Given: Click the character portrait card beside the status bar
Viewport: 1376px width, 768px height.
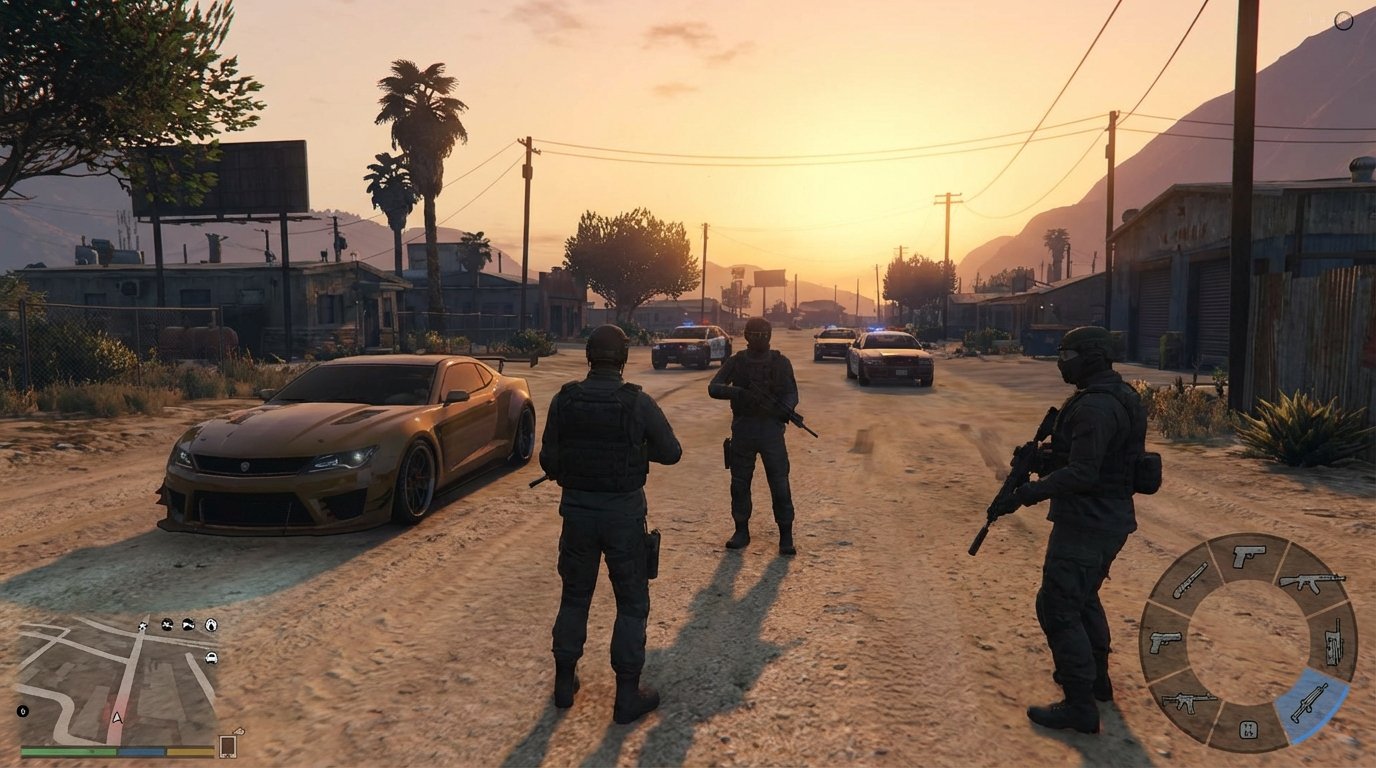Looking at the screenshot, I should tap(227, 746).
